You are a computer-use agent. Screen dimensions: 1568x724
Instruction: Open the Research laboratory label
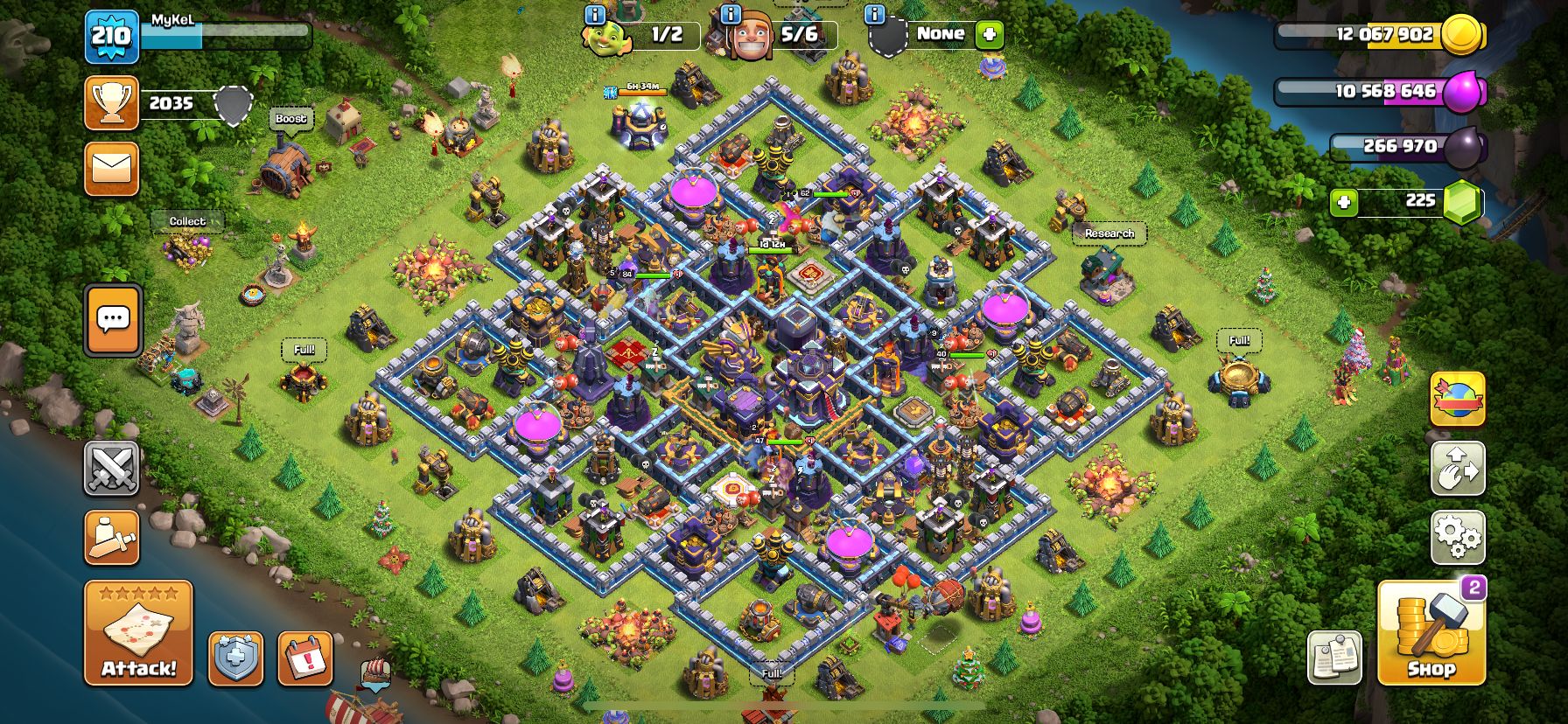coord(1109,233)
